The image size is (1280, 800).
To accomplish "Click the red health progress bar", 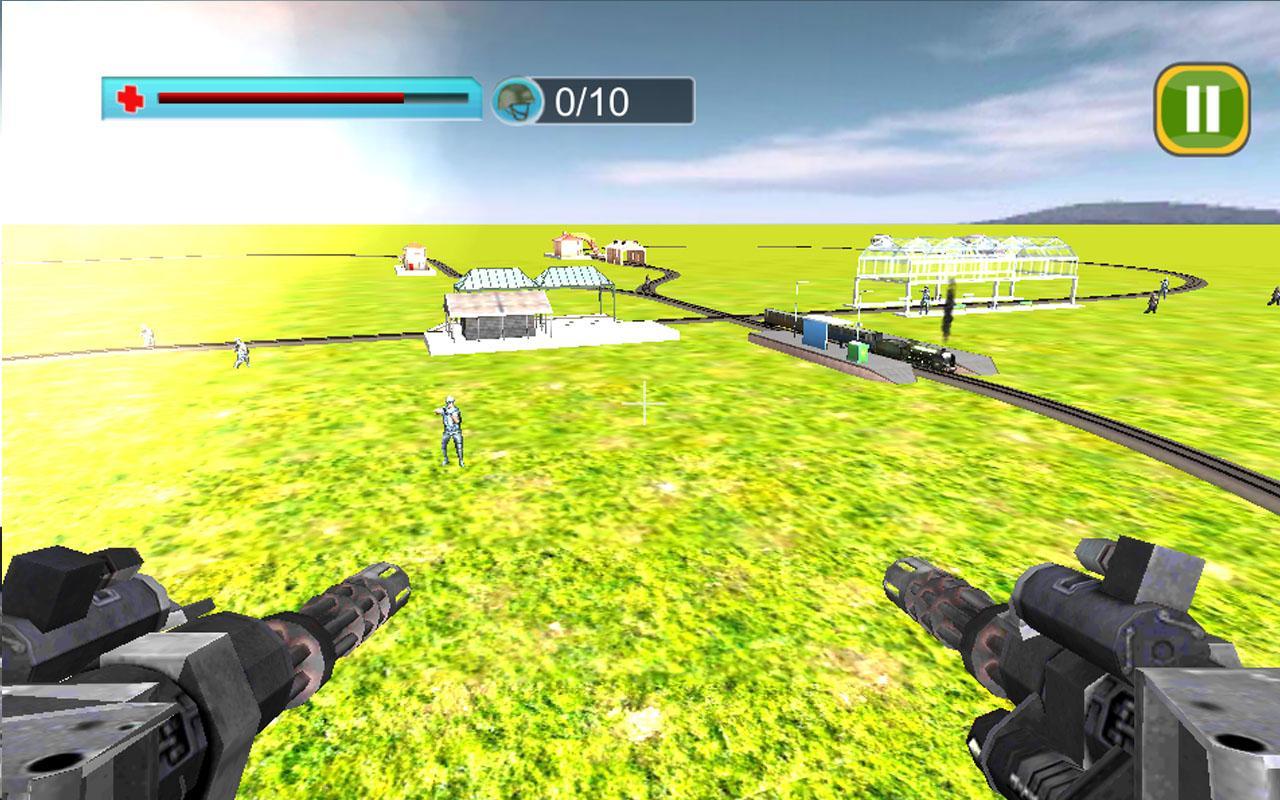I will pyautogui.click(x=280, y=99).
